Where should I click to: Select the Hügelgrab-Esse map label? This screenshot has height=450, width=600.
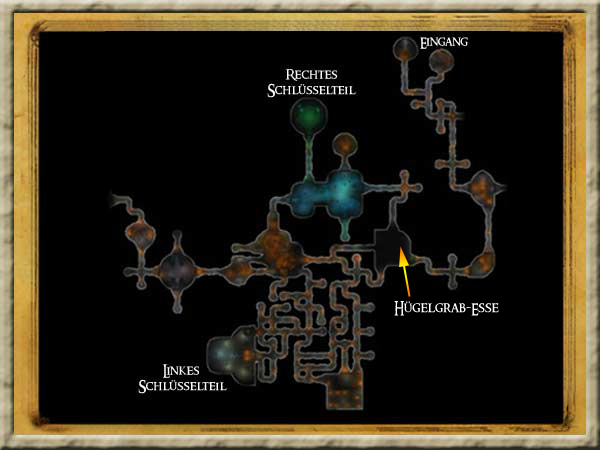pyautogui.click(x=445, y=309)
